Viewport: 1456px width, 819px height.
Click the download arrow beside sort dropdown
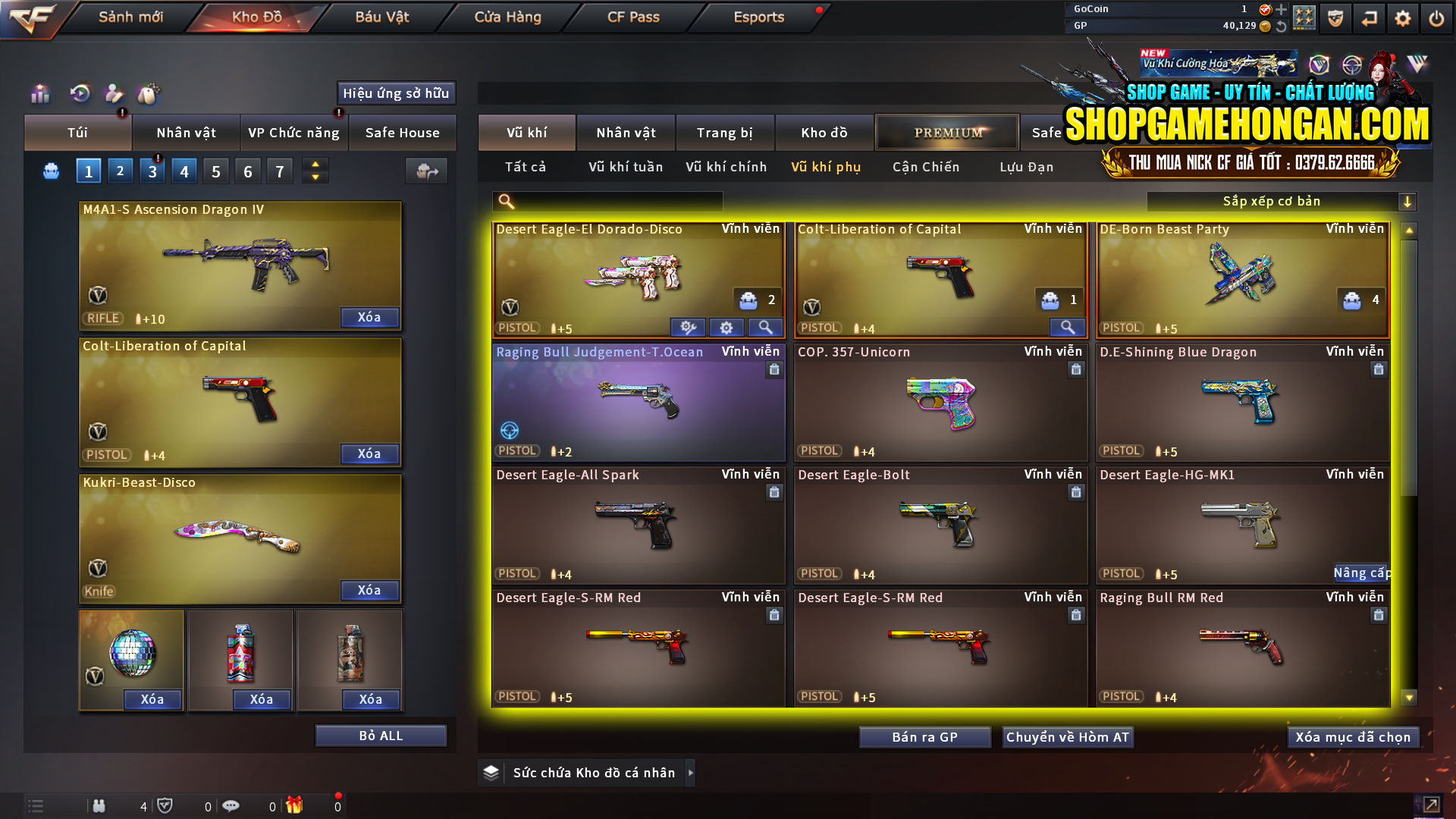click(x=1408, y=201)
